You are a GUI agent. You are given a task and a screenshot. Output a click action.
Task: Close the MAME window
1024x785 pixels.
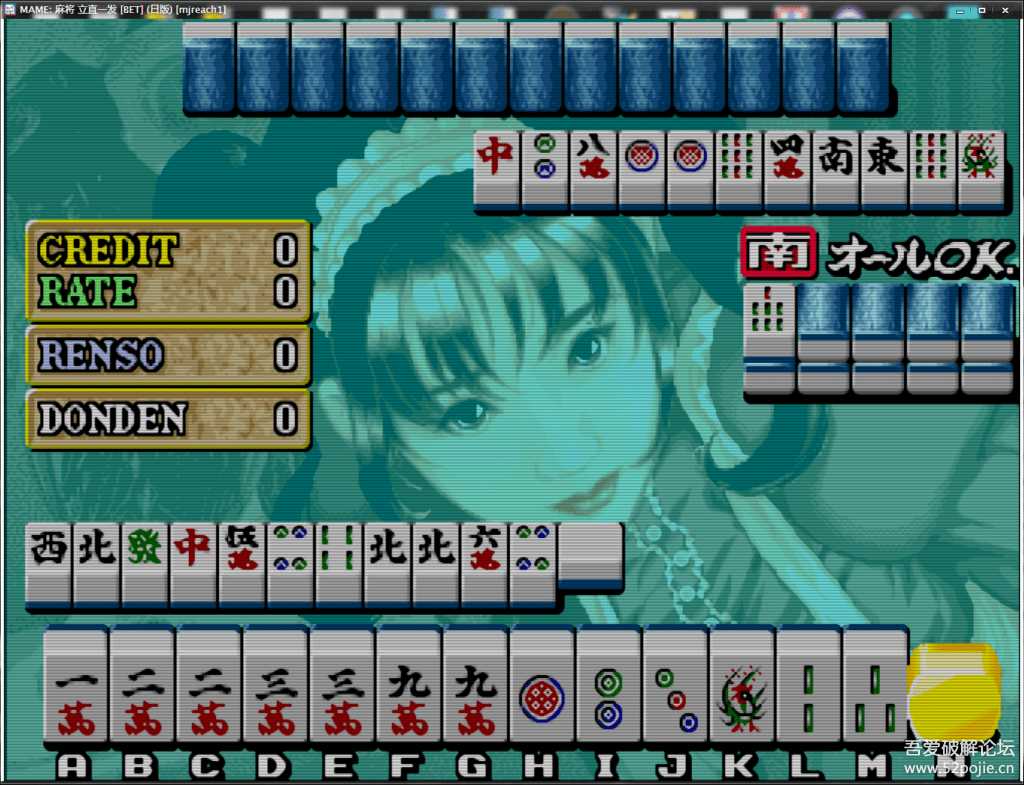click(x=1004, y=9)
